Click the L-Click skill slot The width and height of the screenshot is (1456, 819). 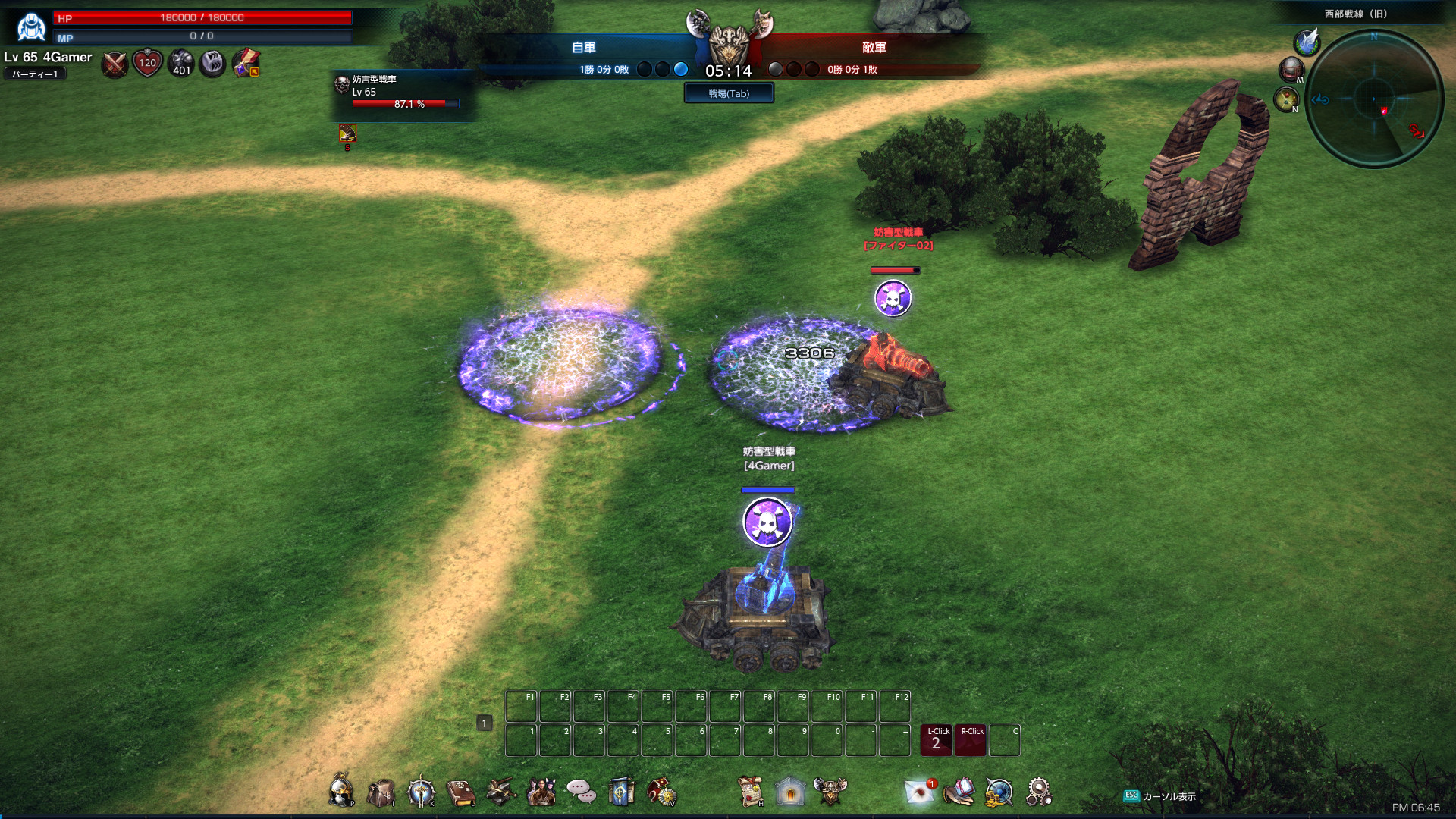click(x=937, y=740)
